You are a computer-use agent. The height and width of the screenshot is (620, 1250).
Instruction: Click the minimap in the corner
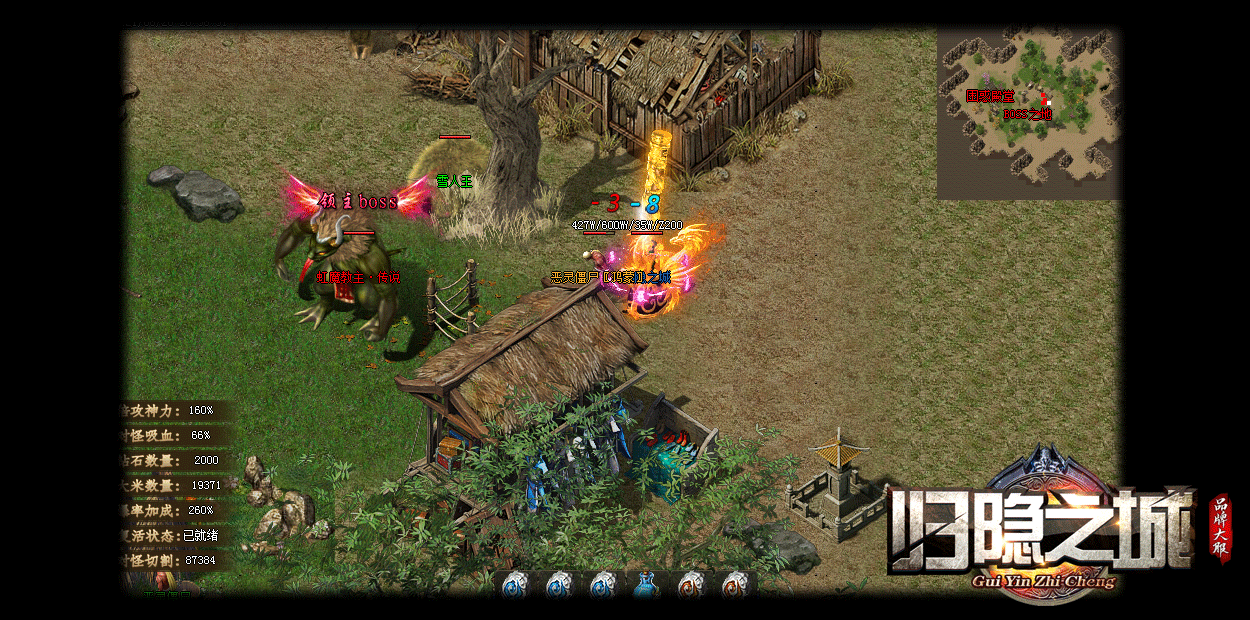[1028, 113]
